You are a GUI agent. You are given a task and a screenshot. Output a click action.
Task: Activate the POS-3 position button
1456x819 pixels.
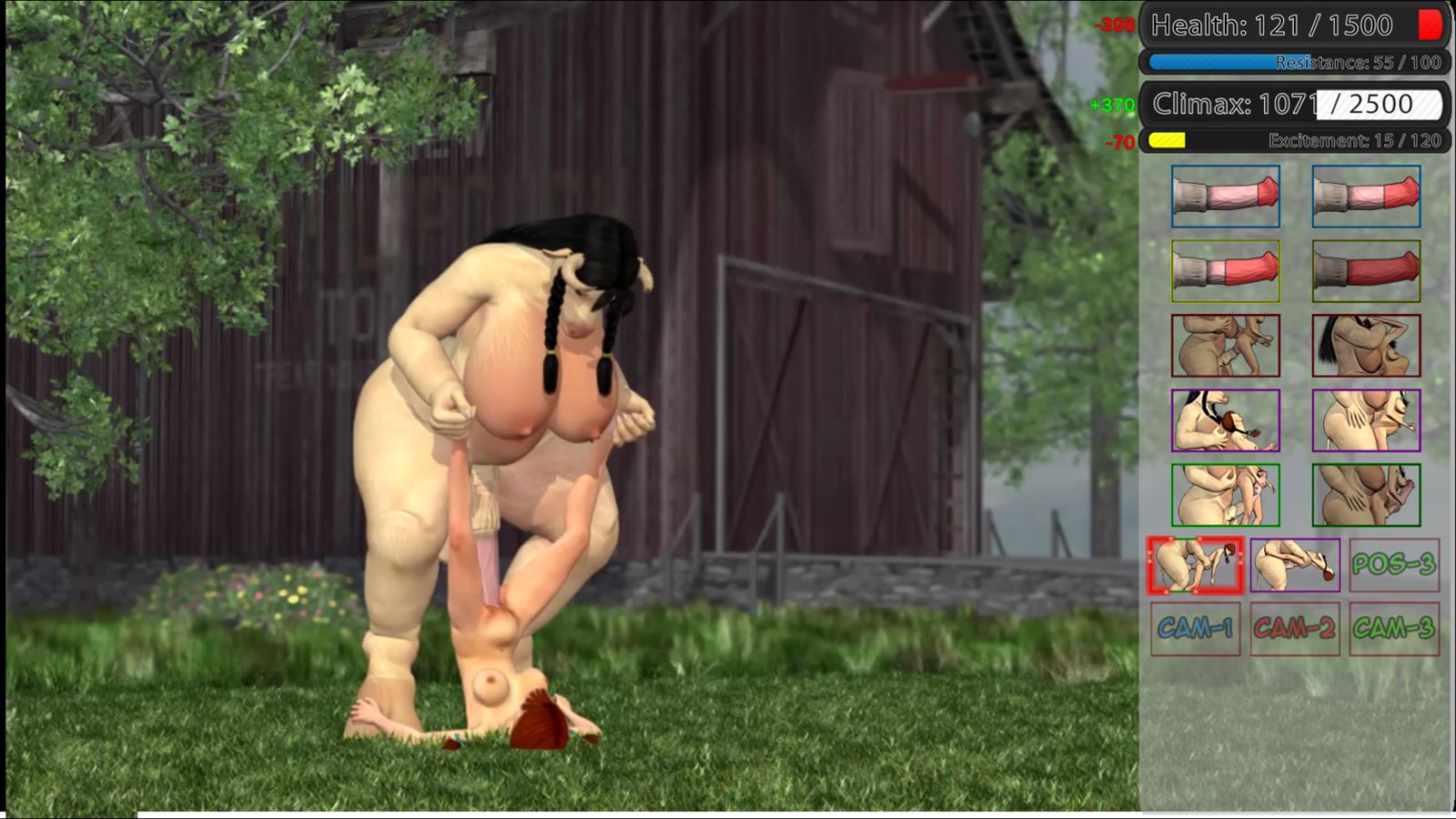tap(1394, 566)
